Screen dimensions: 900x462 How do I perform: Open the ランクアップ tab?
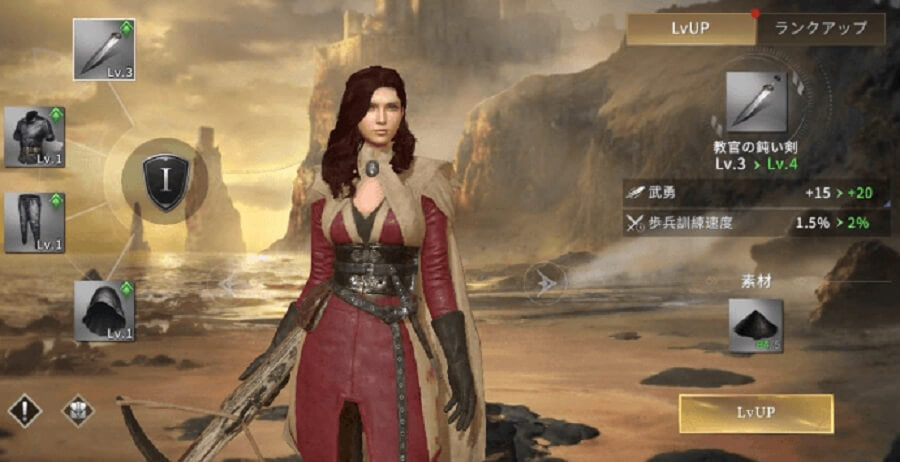click(x=819, y=29)
